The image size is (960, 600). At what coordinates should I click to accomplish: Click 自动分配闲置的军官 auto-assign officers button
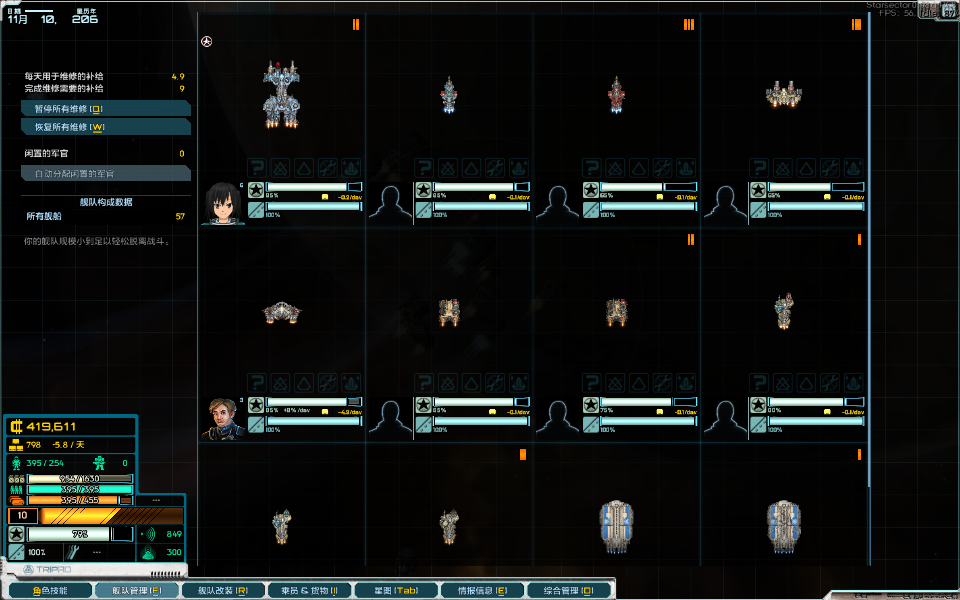point(105,173)
